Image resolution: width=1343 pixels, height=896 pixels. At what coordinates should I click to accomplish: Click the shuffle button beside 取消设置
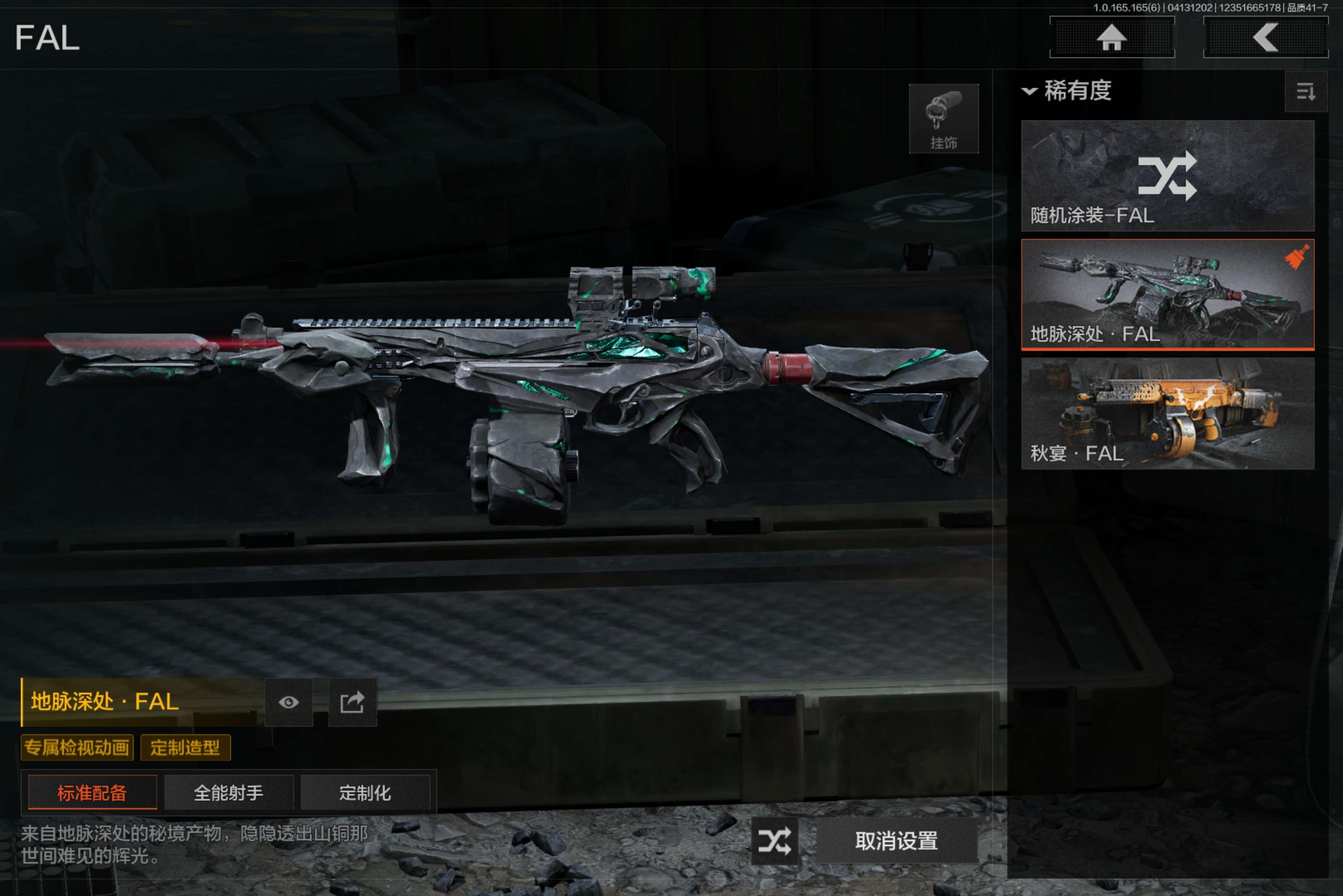(x=775, y=841)
